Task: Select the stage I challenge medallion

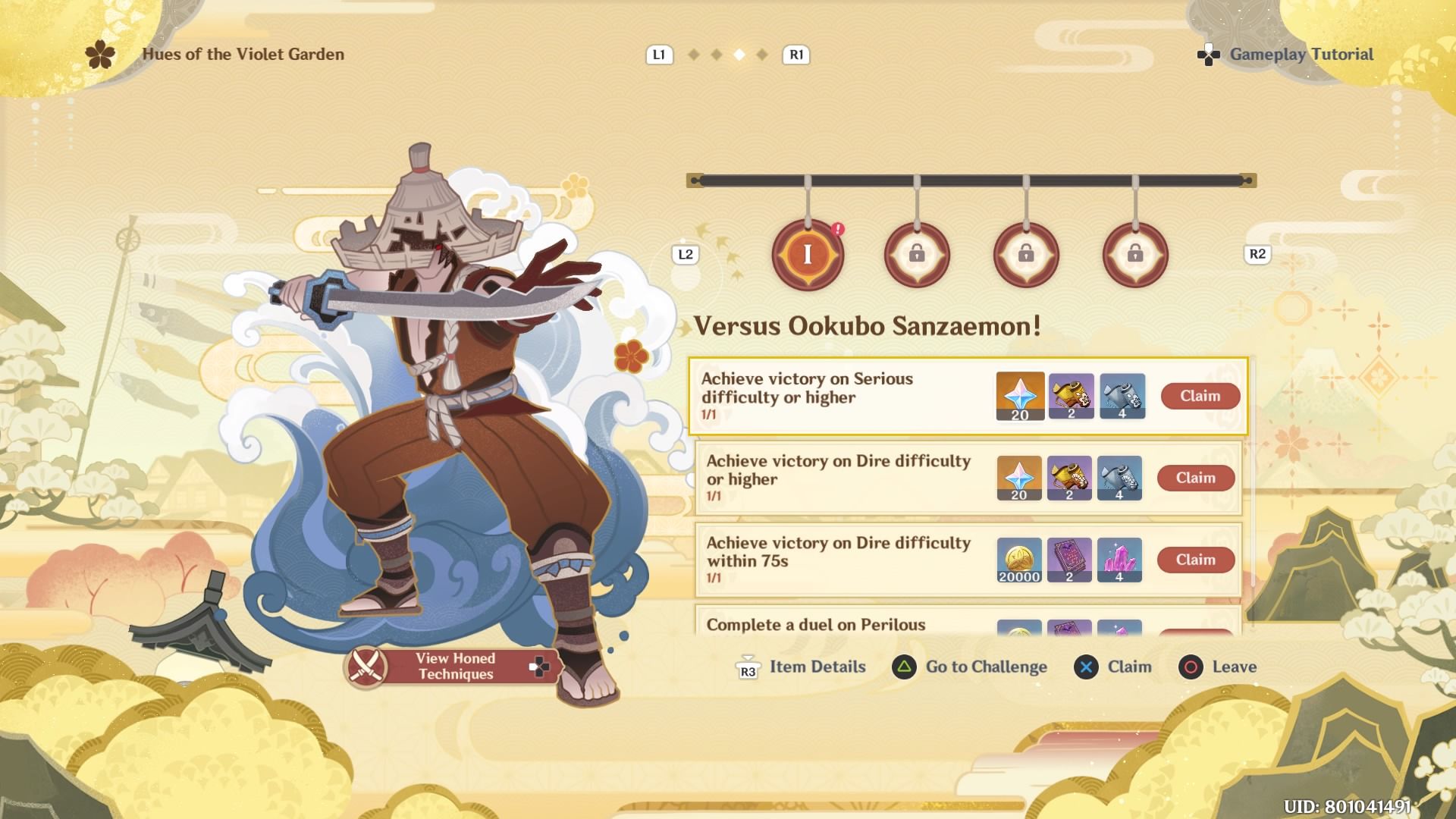Action: 808,255
